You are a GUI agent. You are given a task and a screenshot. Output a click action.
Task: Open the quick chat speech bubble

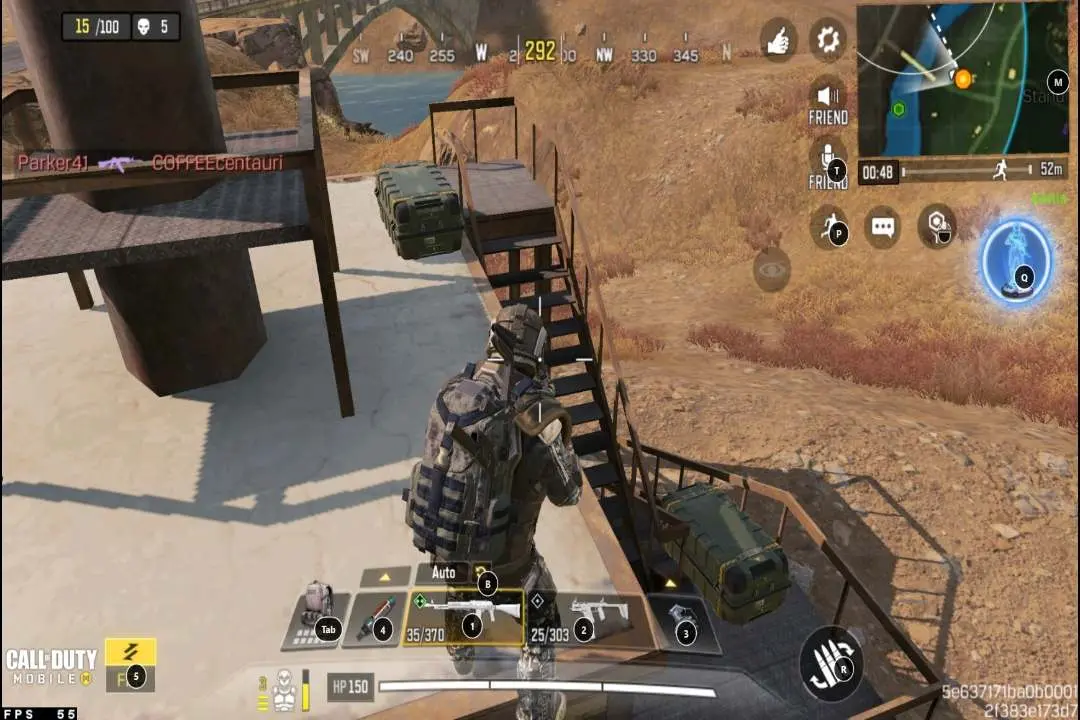[881, 227]
